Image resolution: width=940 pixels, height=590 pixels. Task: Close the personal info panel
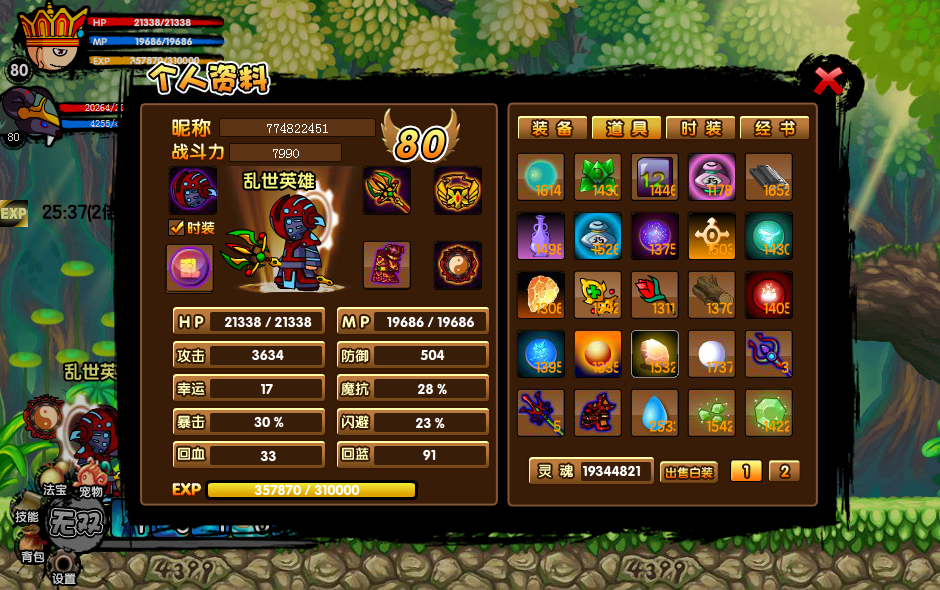[827, 80]
